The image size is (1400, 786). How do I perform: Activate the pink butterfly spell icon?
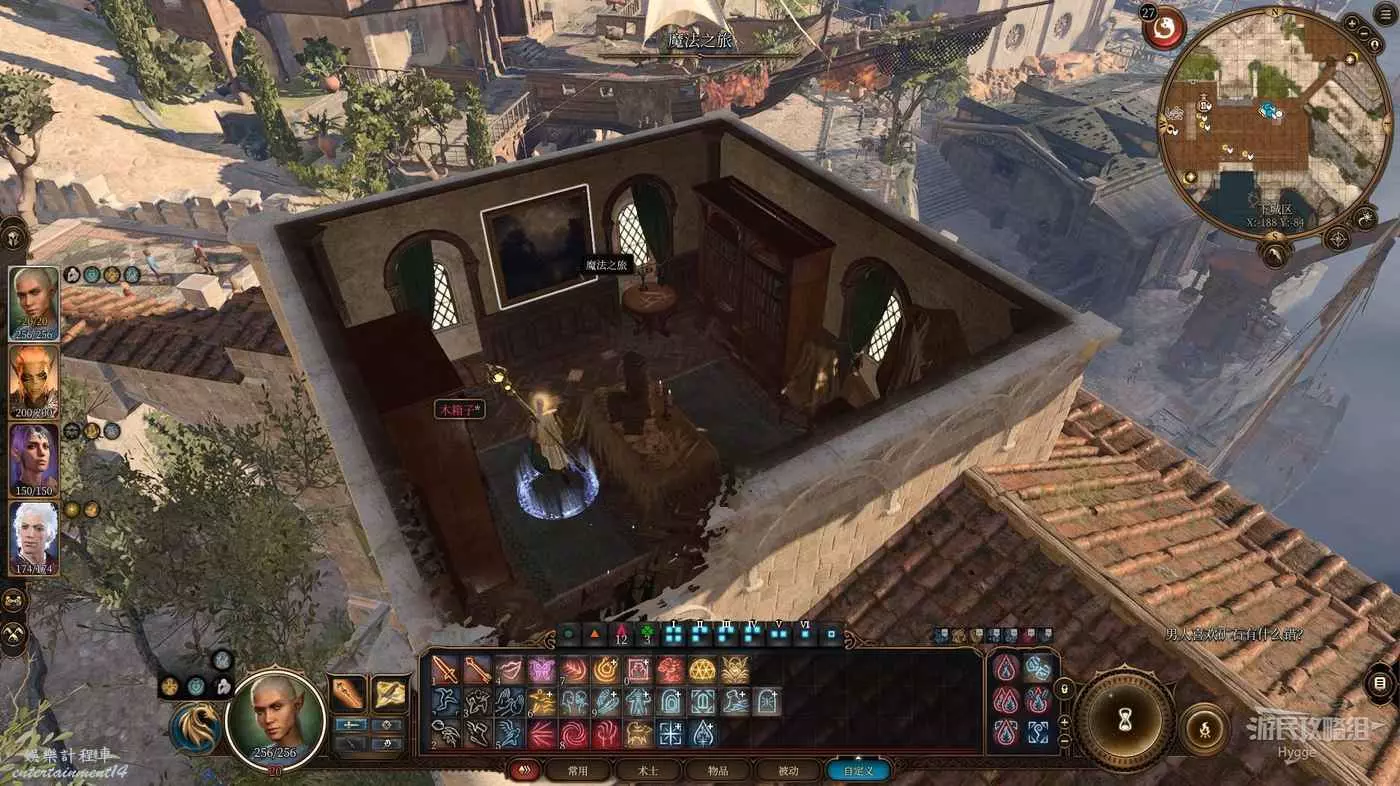click(x=542, y=670)
